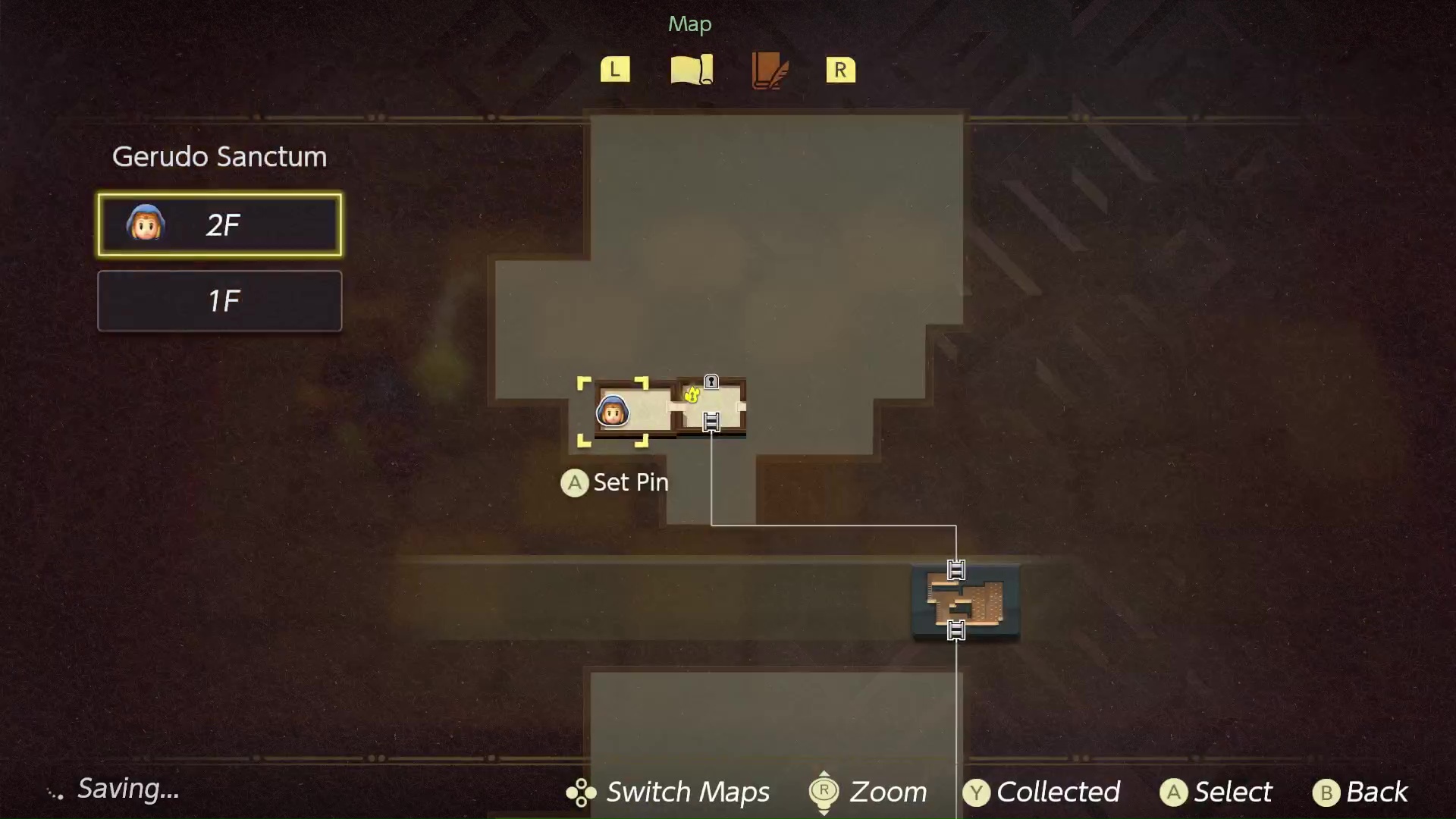Screen dimensions: 1456x819
Task: Select Zelda's location marker on map
Action: [x=613, y=412]
